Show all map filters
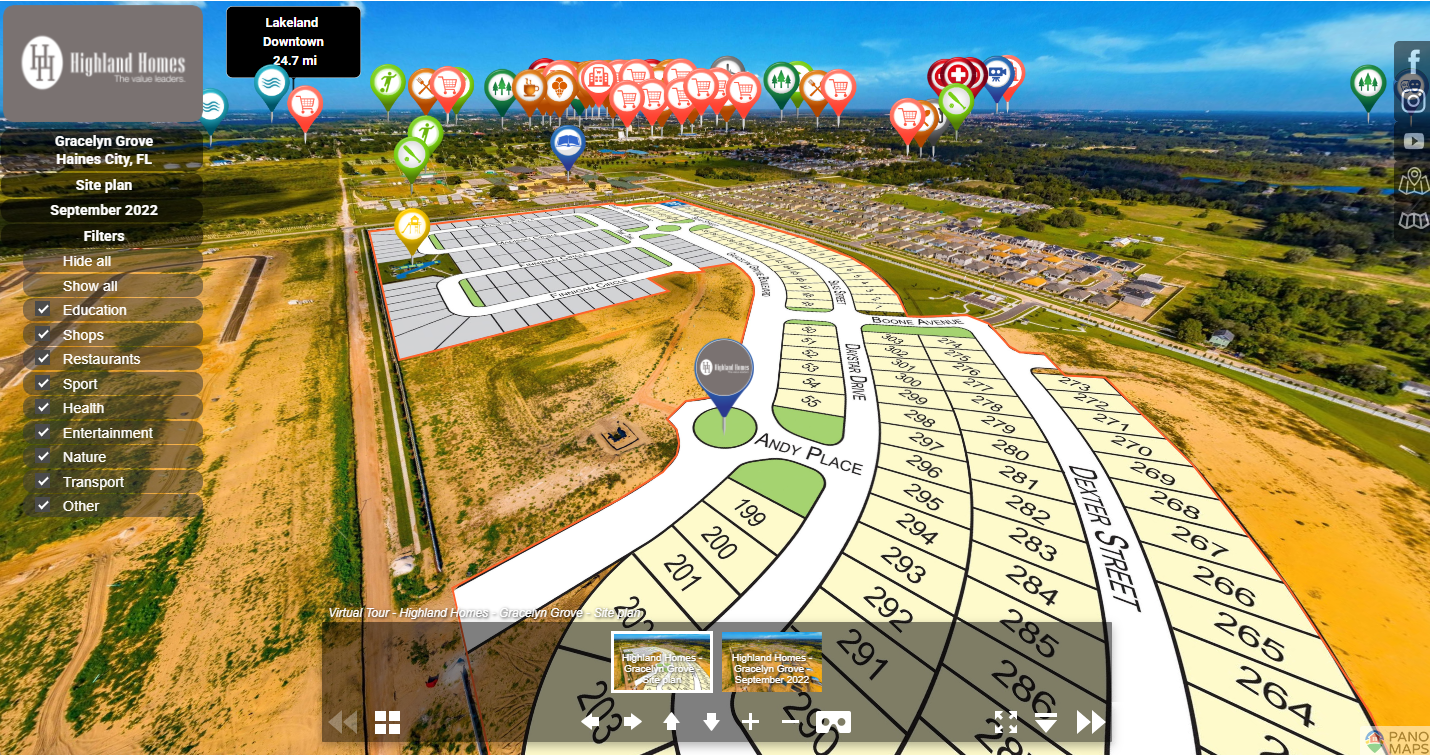Image resolution: width=1430 pixels, height=755 pixels. [x=90, y=286]
